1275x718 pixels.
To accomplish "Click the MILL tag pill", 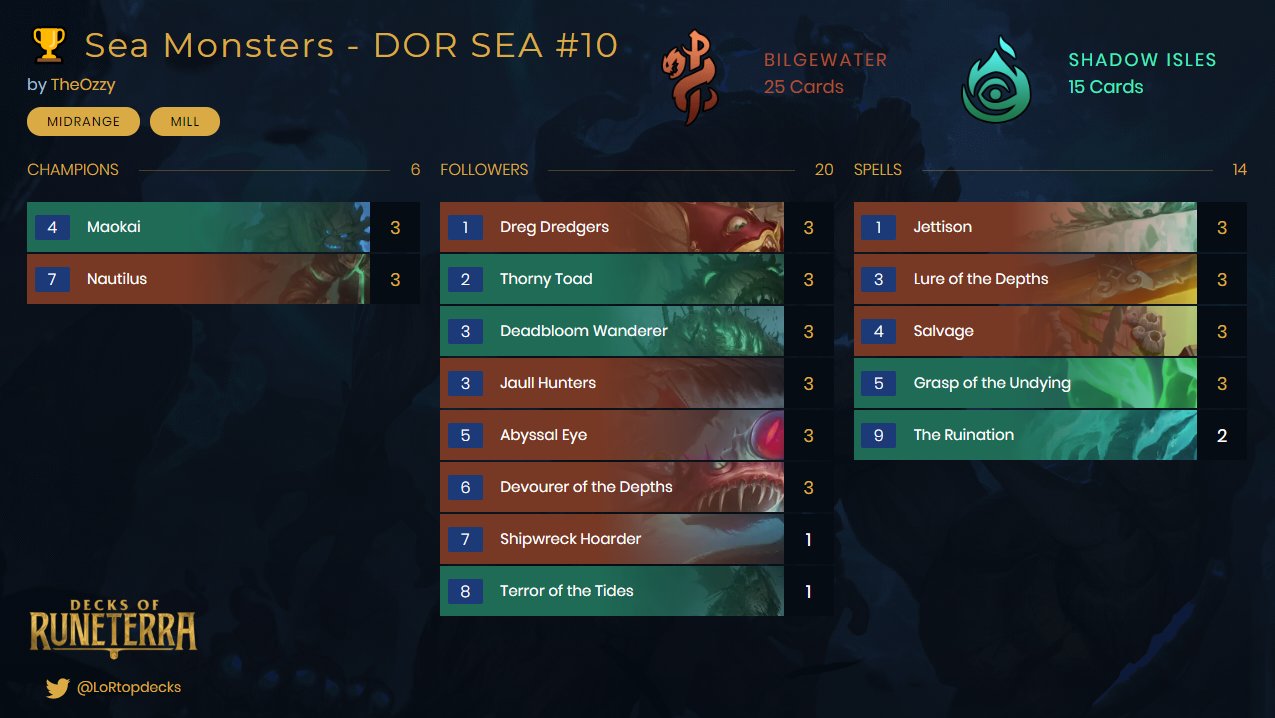I will click(185, 122).
